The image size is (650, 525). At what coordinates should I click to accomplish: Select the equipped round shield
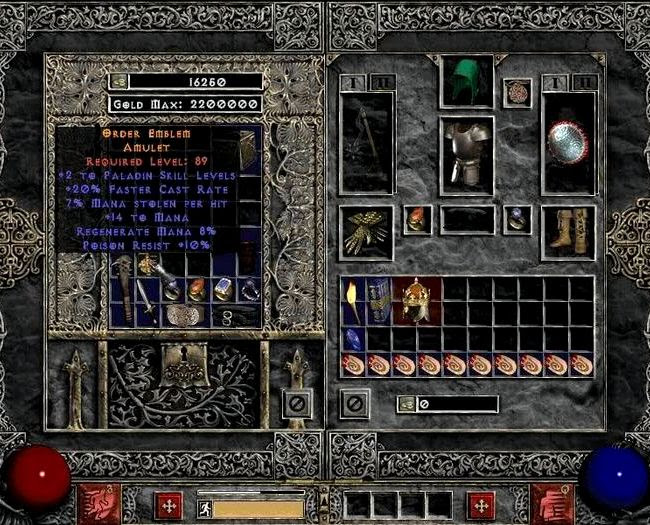(x=568, y=142)
